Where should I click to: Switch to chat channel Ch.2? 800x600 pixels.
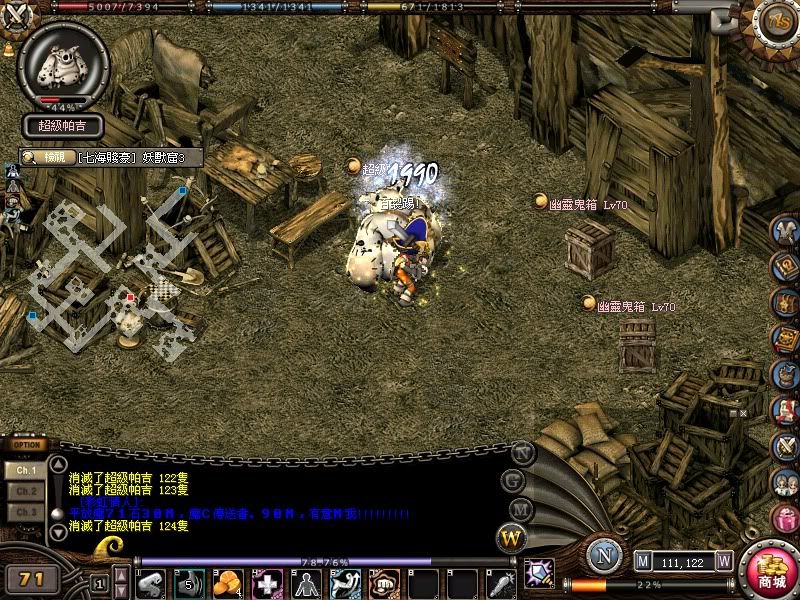(x=24, y=491)
